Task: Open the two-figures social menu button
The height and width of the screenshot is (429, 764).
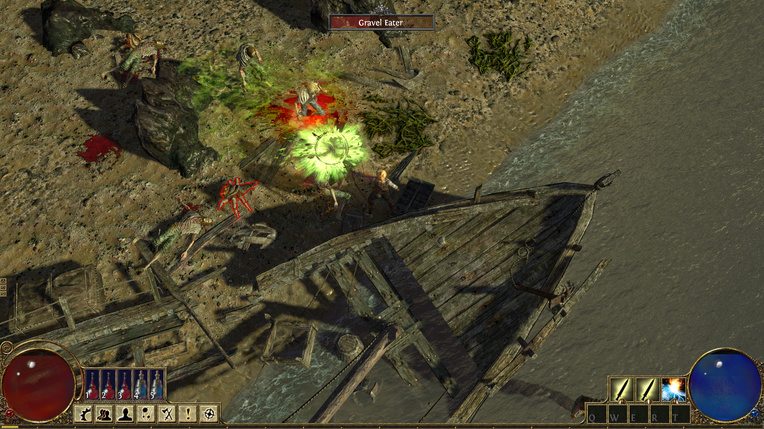Action: pos(106,413)
